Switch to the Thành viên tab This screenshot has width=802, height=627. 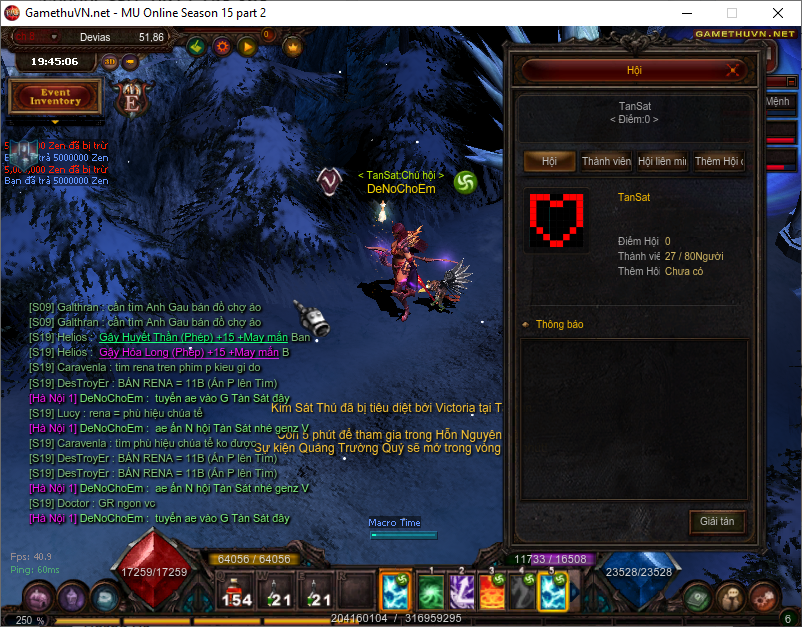(606, 162)
